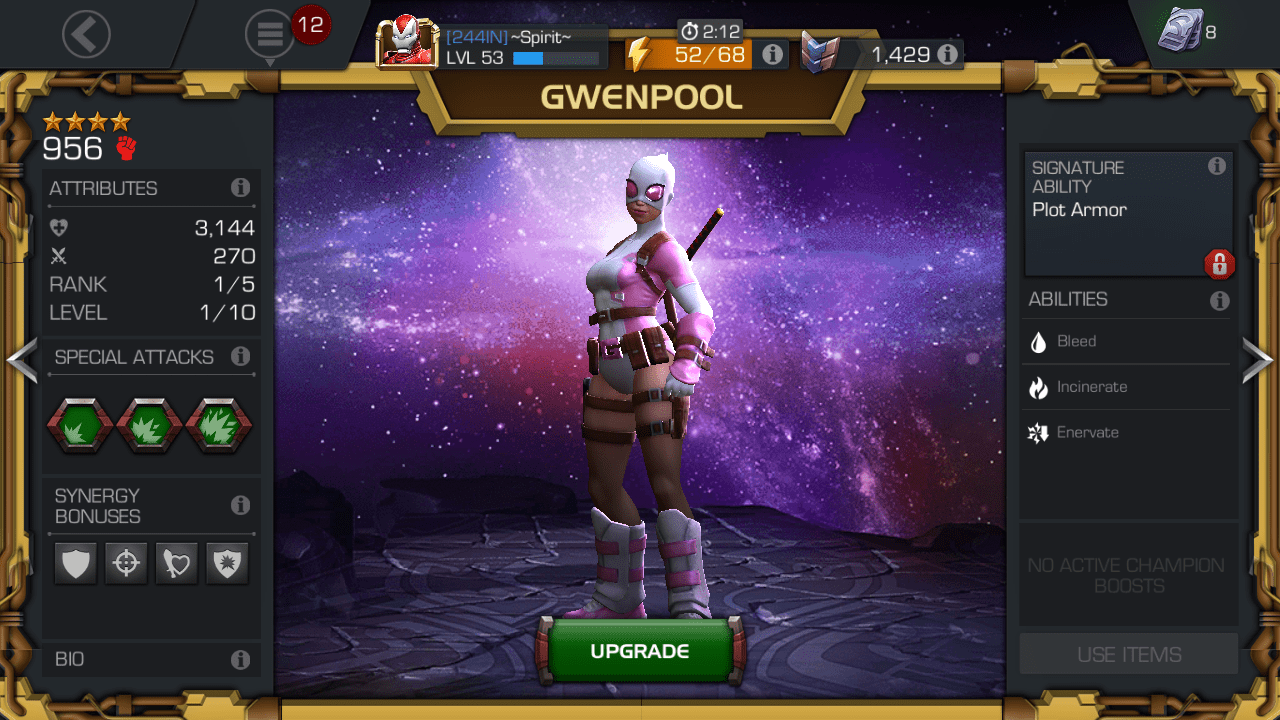The image size is (1280, 720).
Task: View Special Attacks info details
Action: coord(240,357)
